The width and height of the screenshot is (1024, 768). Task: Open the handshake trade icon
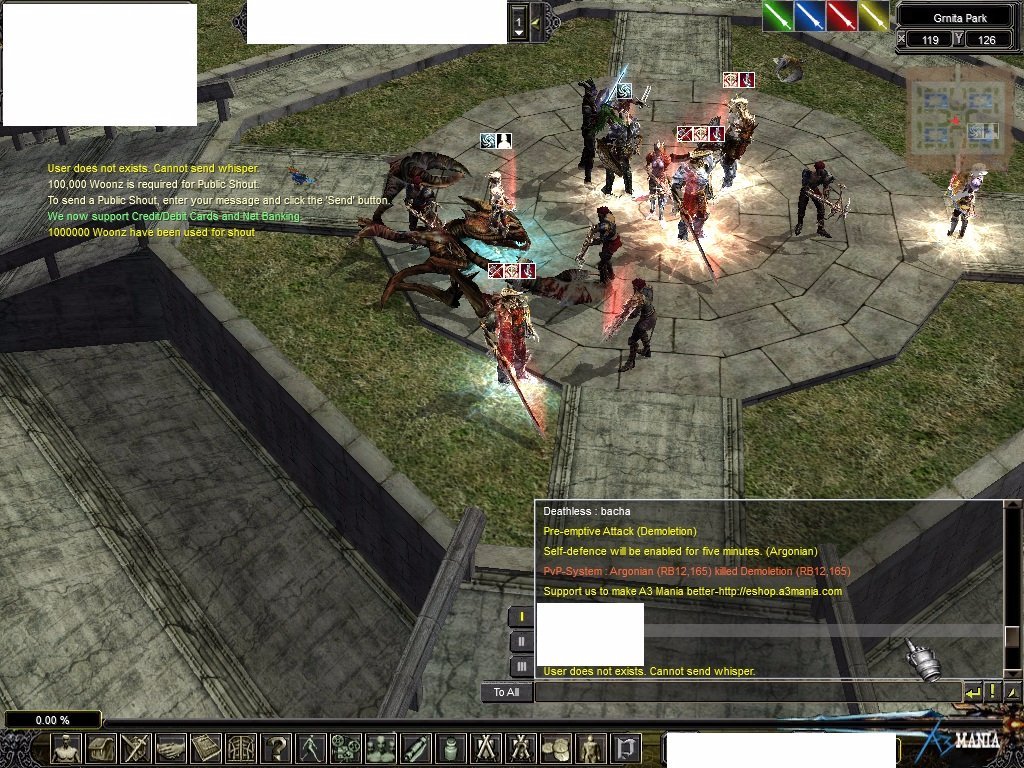click(x=171, y=748)
